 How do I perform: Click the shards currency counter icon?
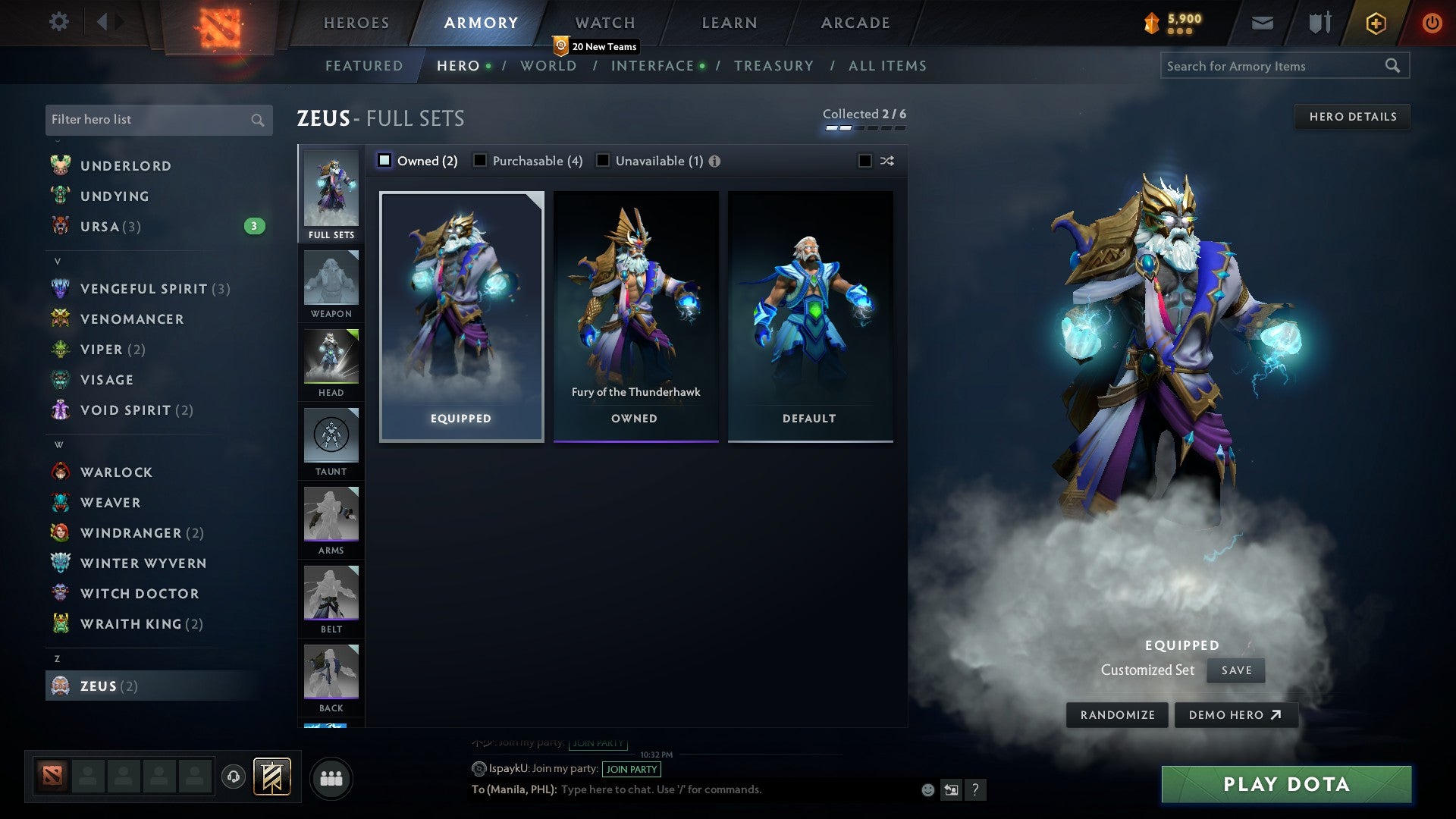[1152, 22]
